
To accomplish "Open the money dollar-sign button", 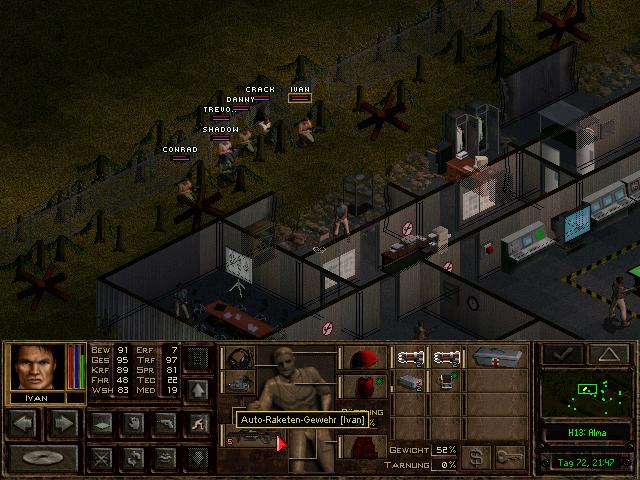I will click(478, 457).
